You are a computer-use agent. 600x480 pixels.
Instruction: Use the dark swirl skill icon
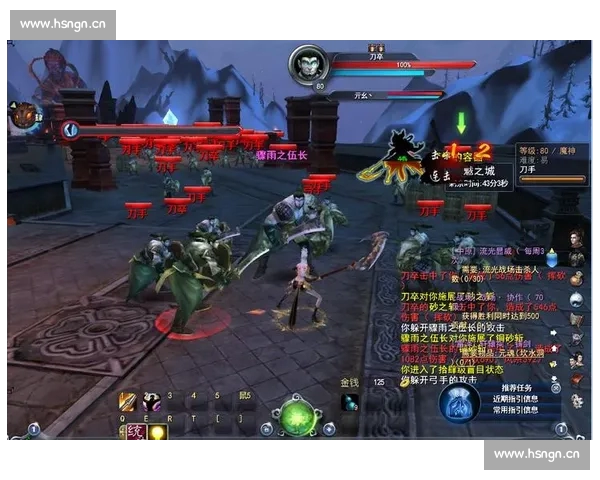[x=151, y=401]
